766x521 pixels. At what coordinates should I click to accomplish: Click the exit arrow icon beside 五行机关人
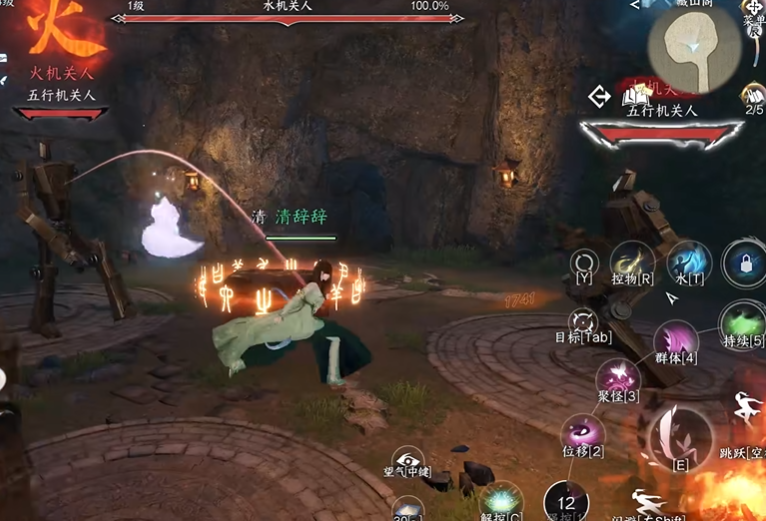(x=599, y=97)
